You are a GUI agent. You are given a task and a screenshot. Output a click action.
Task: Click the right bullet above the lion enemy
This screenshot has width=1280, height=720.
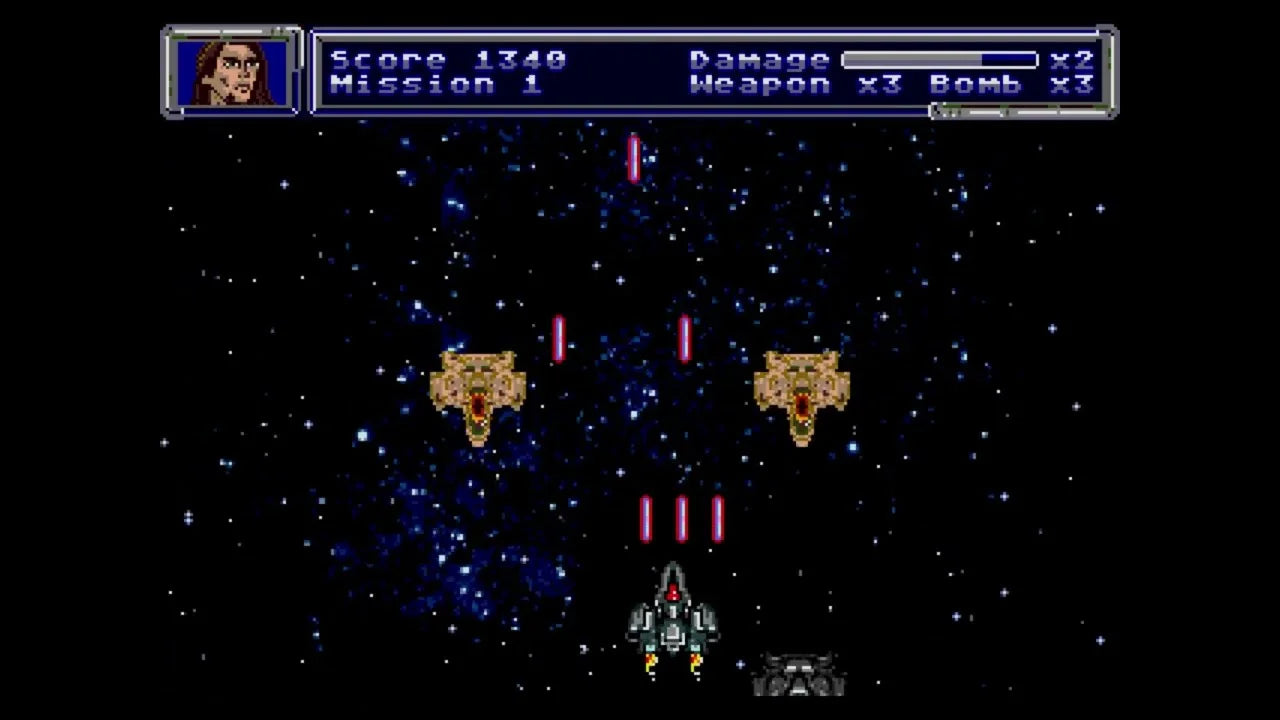pyautogui.click(x=685, y=336)
